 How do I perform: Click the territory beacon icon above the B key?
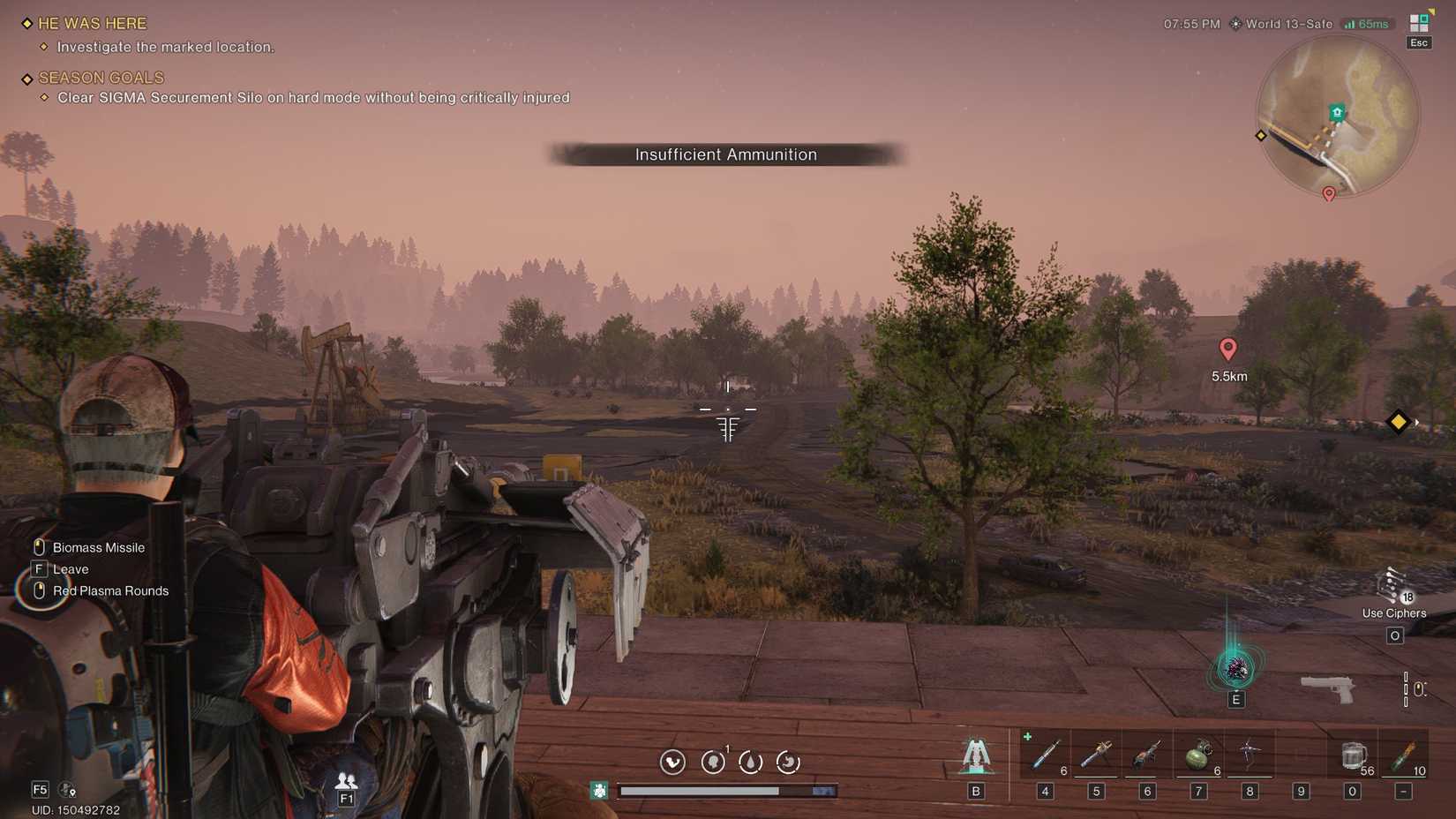click(x=976, y=755)
